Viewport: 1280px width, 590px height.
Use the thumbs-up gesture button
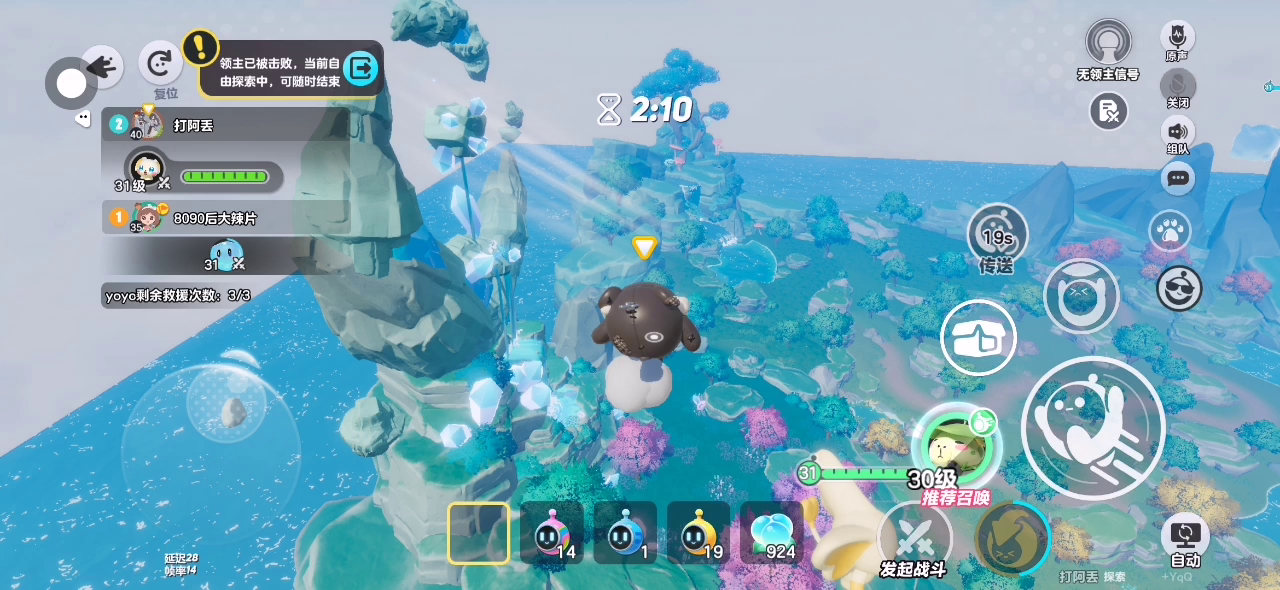click(978, 338)
